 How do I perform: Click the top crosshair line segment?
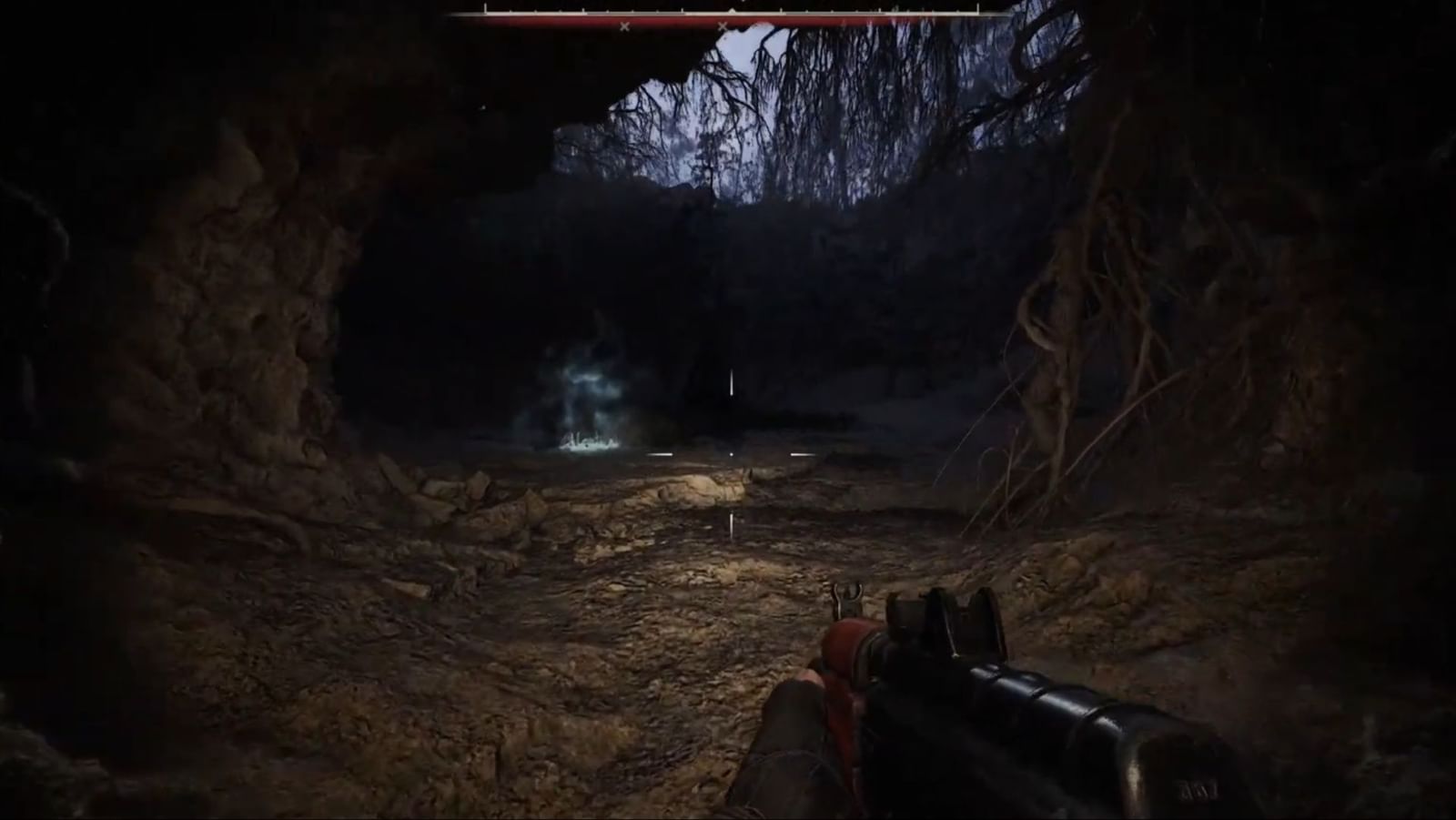[732, 382]
